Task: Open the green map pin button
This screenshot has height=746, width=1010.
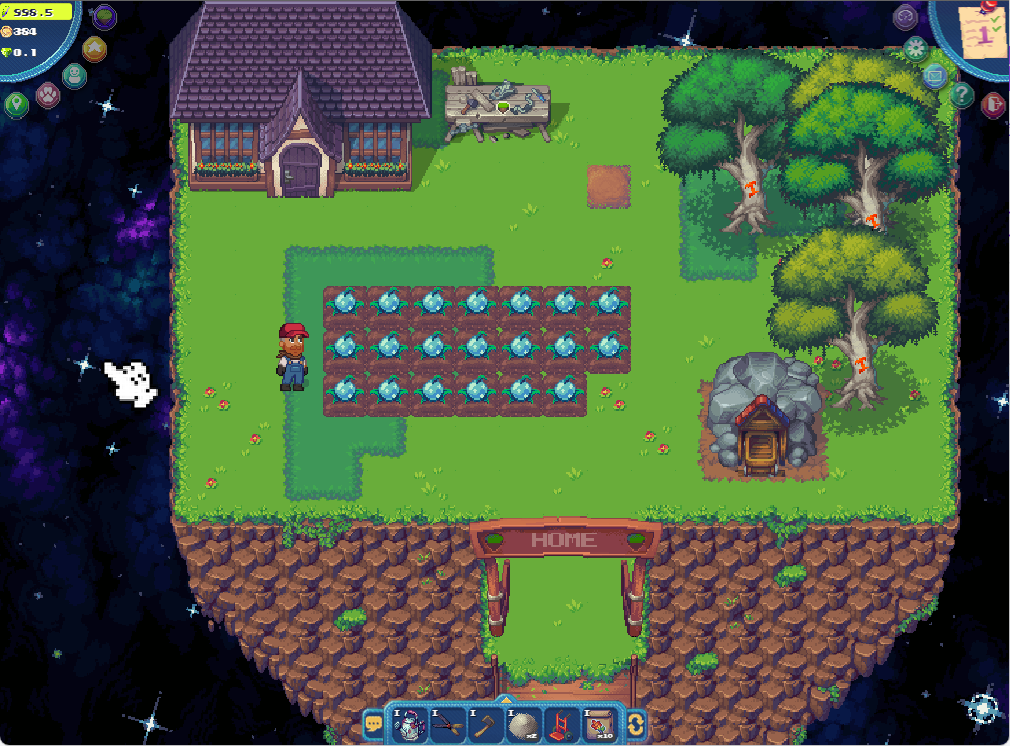Action: (x=16, y=103)
